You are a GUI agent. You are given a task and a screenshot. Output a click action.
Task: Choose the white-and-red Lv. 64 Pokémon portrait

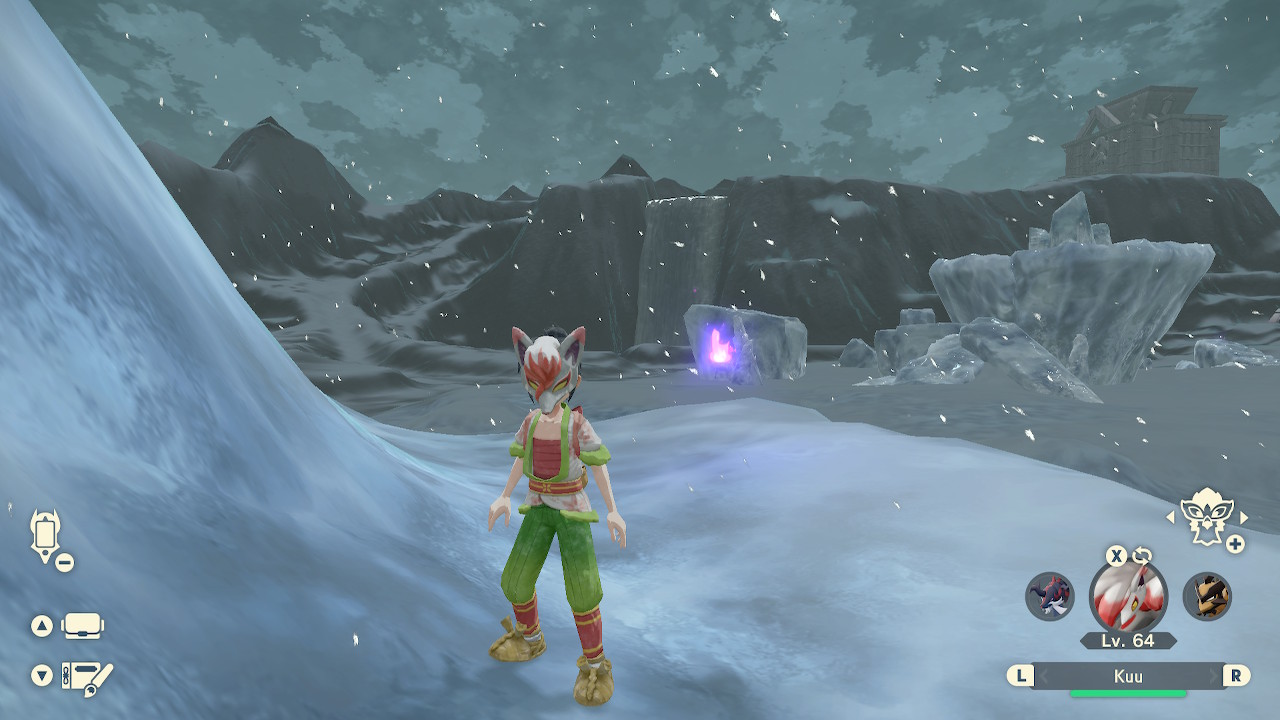click(1128, 596)
